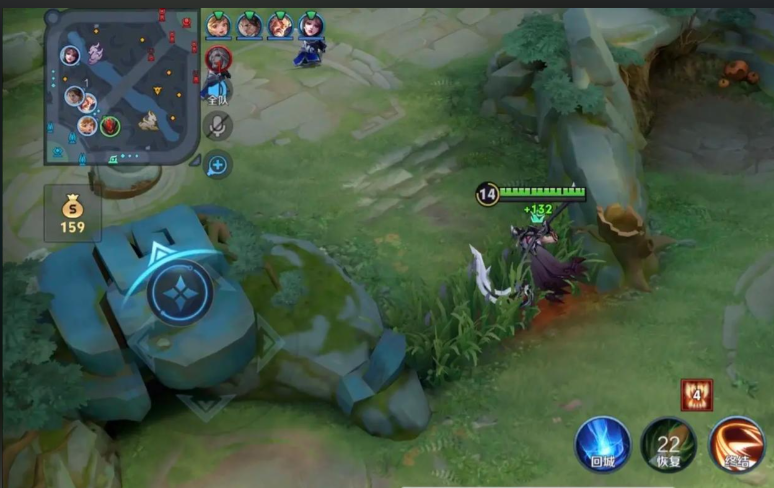Open the minimap in the corner
Viewport: 774px width, 488px height.
coord(120,85)
